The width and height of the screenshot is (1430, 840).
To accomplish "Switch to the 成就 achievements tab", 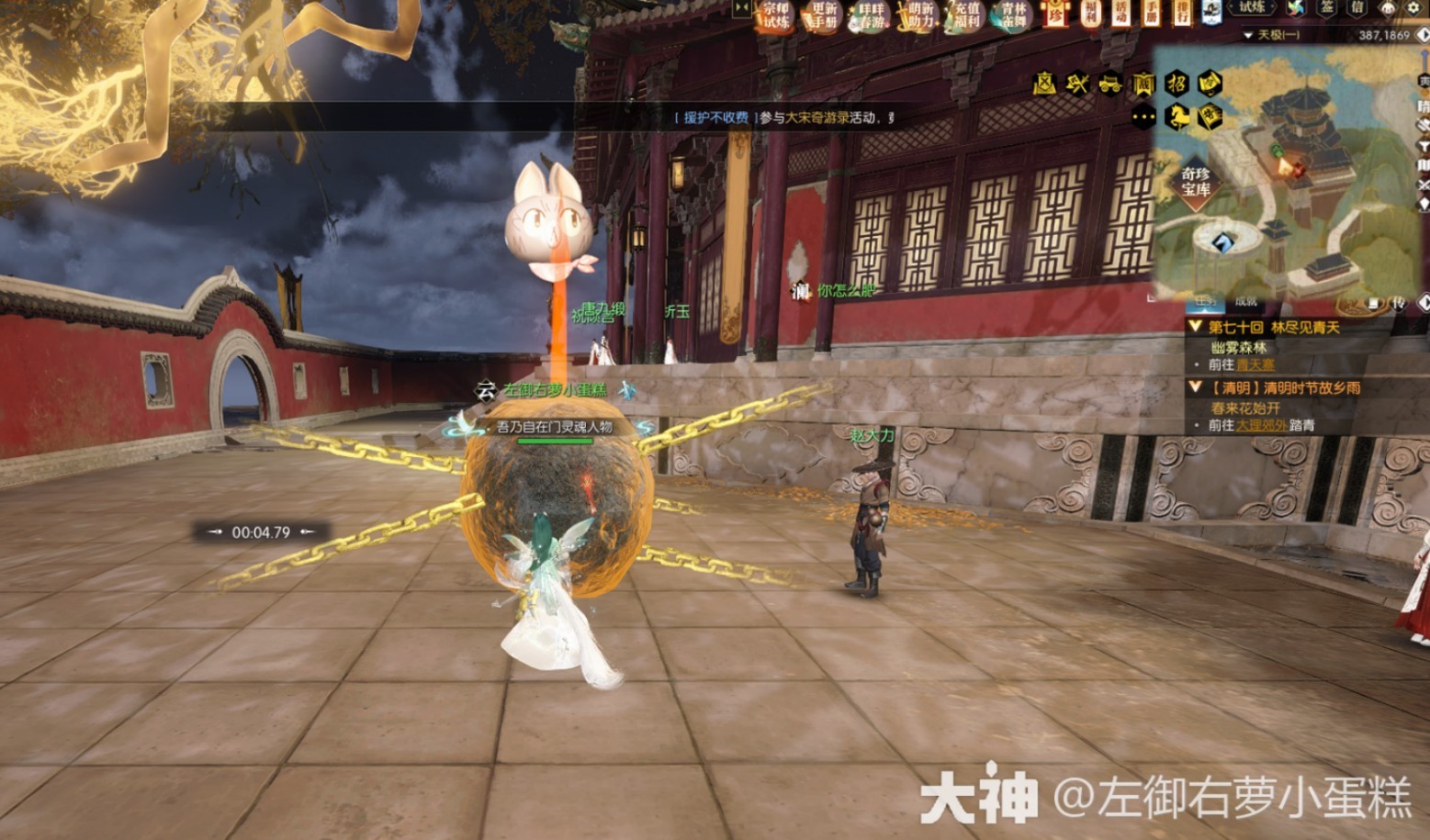I will pos(1246,303).
